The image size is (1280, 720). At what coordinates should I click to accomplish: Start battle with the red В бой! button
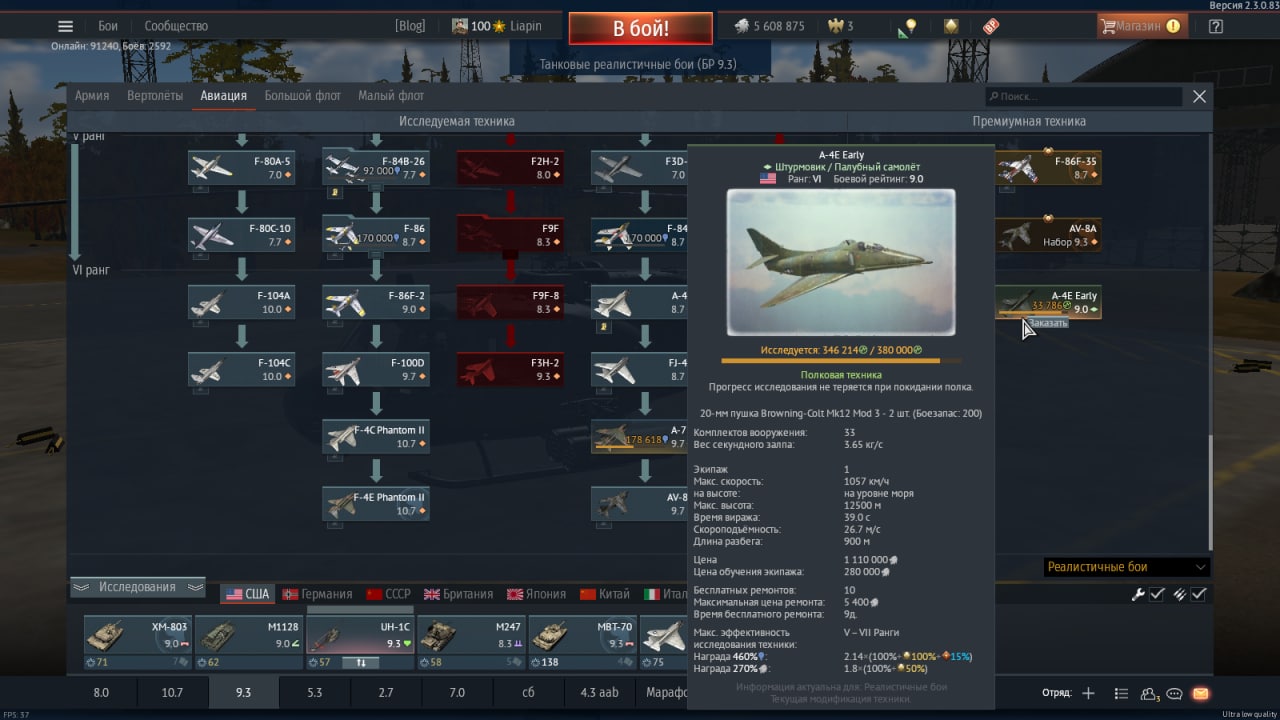click(640, 28)
